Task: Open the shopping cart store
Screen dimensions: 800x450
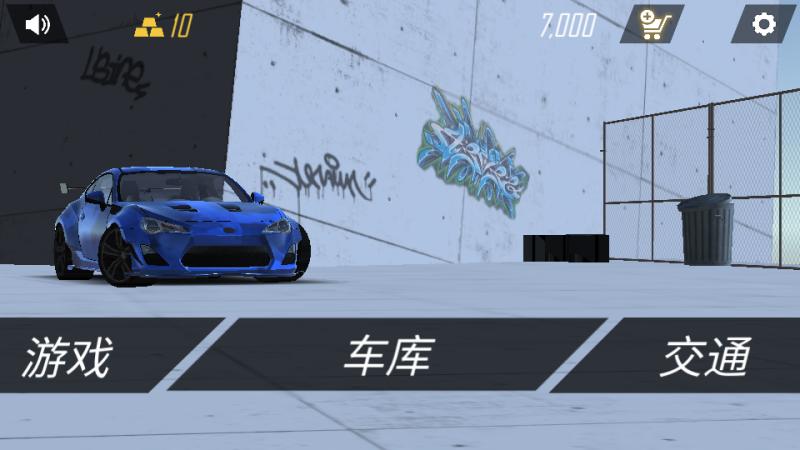Action: (651, 24)
